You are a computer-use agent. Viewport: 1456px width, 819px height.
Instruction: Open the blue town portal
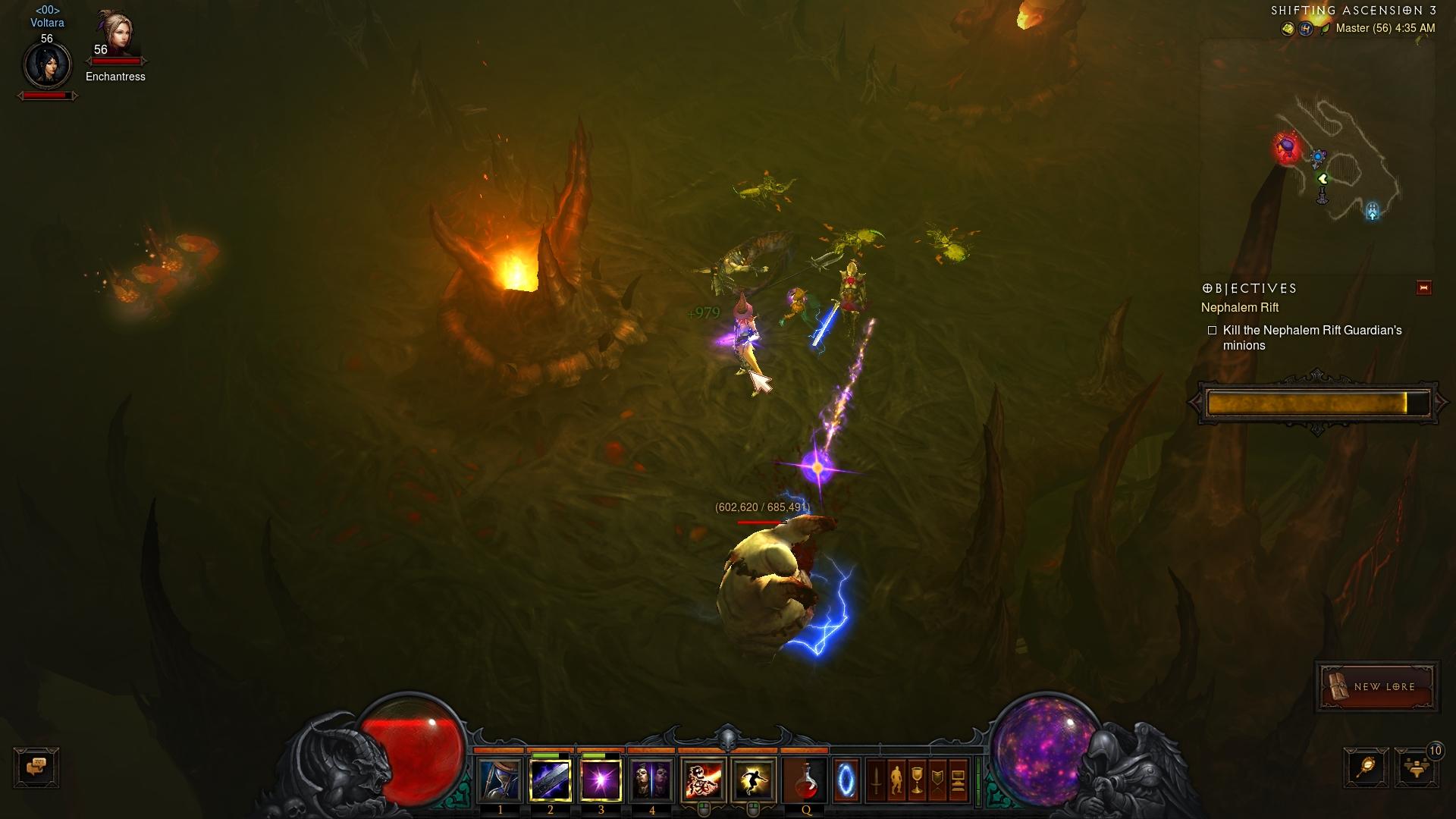click(846, 780)
